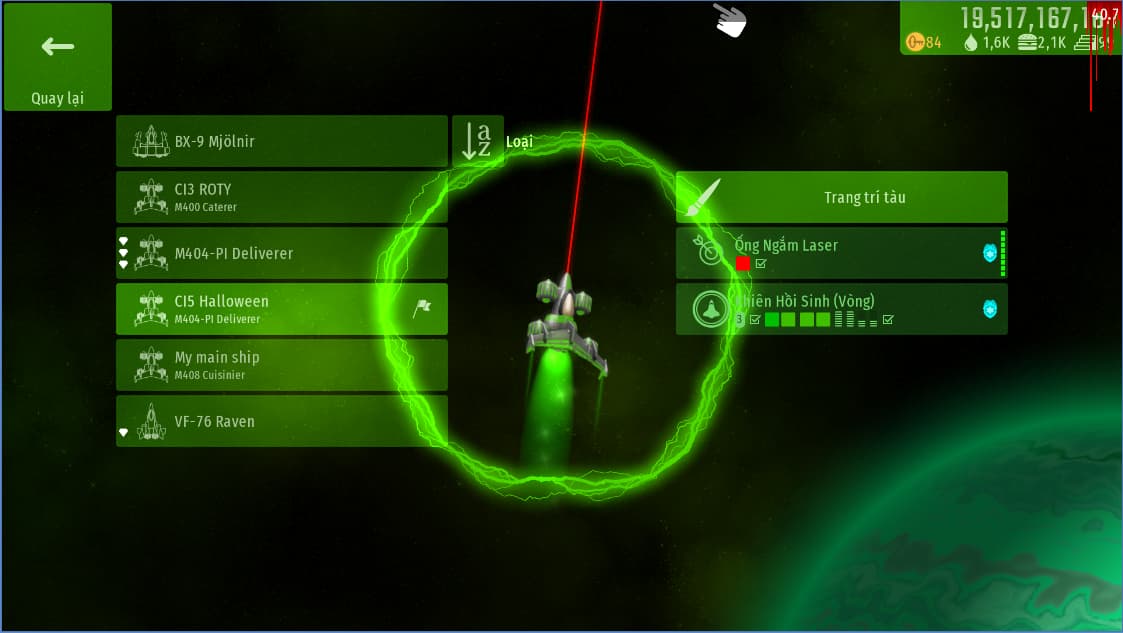Go back with the Quay lại button

point(57,57)
